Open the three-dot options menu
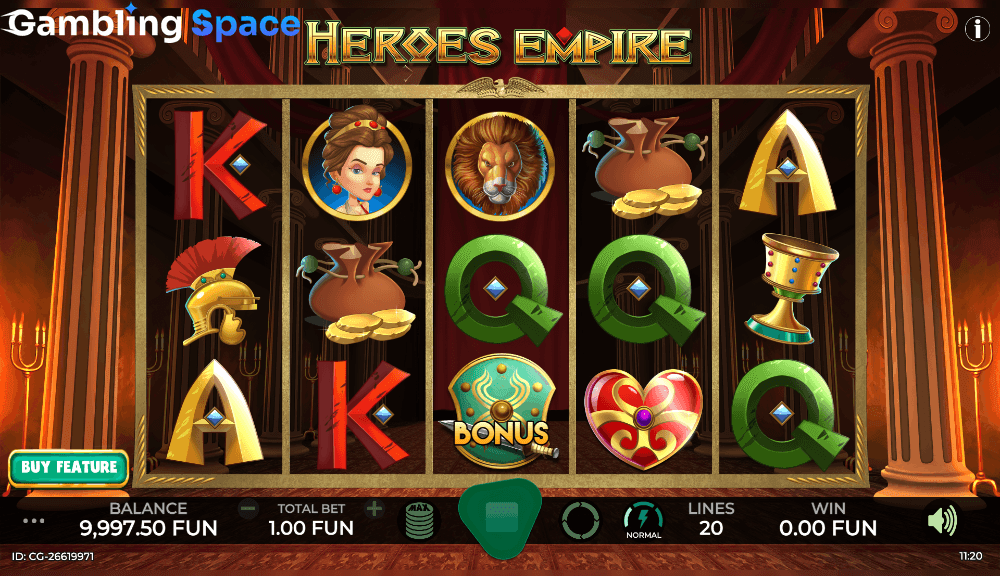The height and width of the screenshot is (576, 1000). tap(34, 520)
